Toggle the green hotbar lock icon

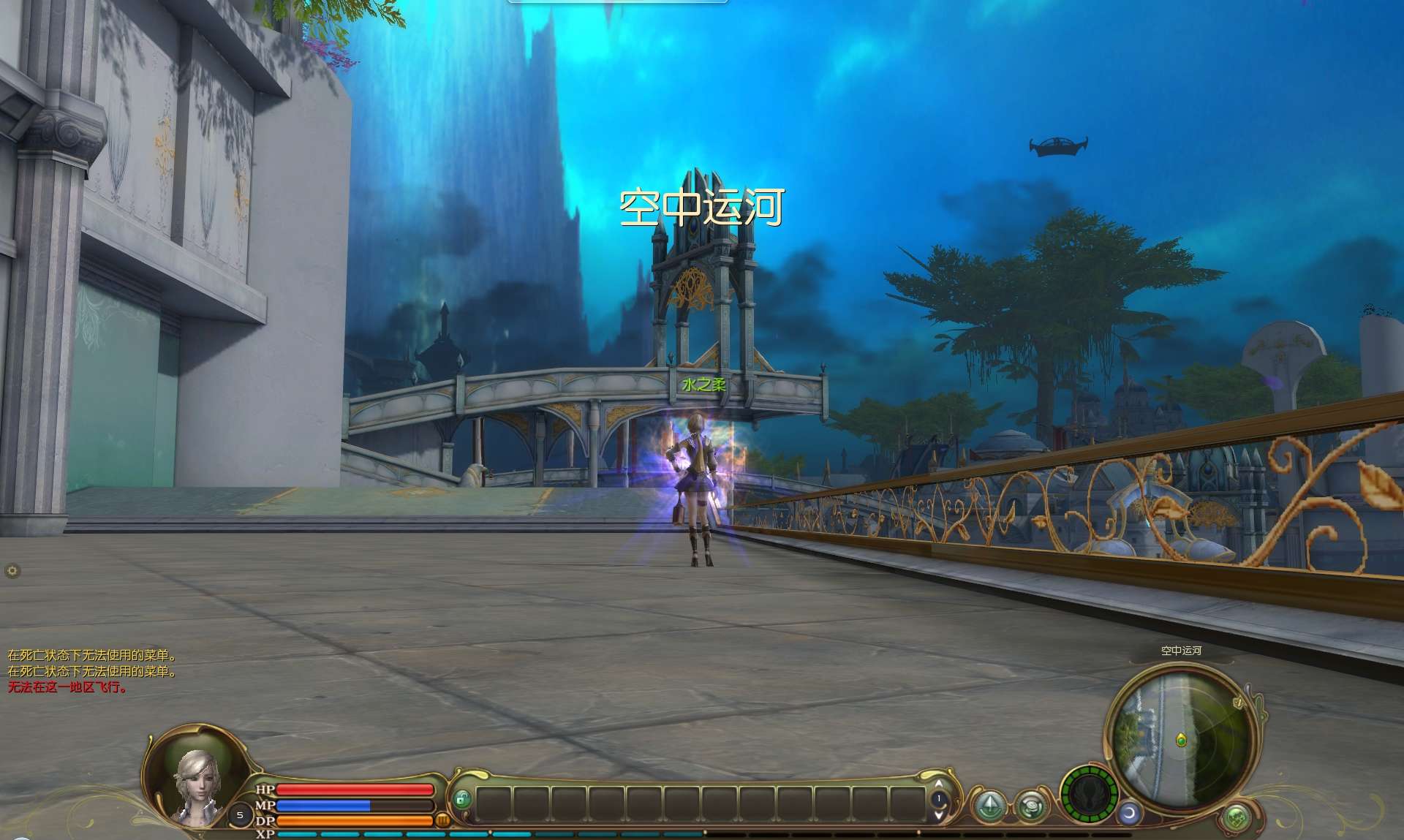pos(461,800)
